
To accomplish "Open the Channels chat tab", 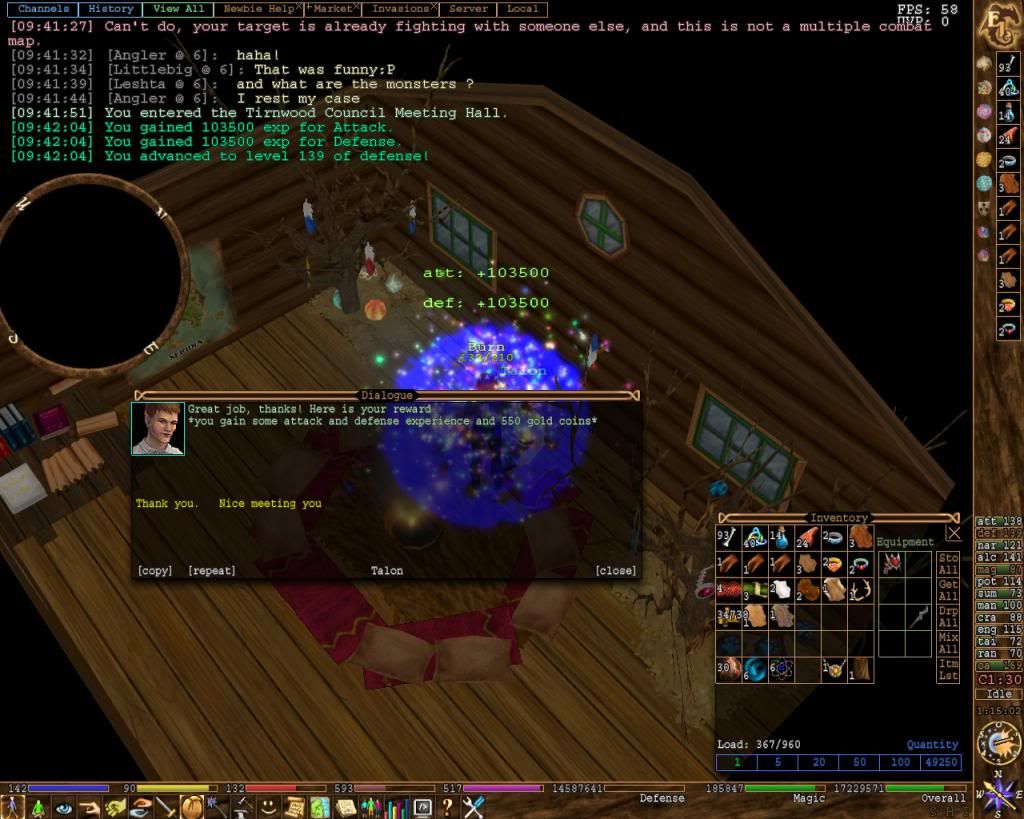I will pyautogui.click(x=43, y=9).
